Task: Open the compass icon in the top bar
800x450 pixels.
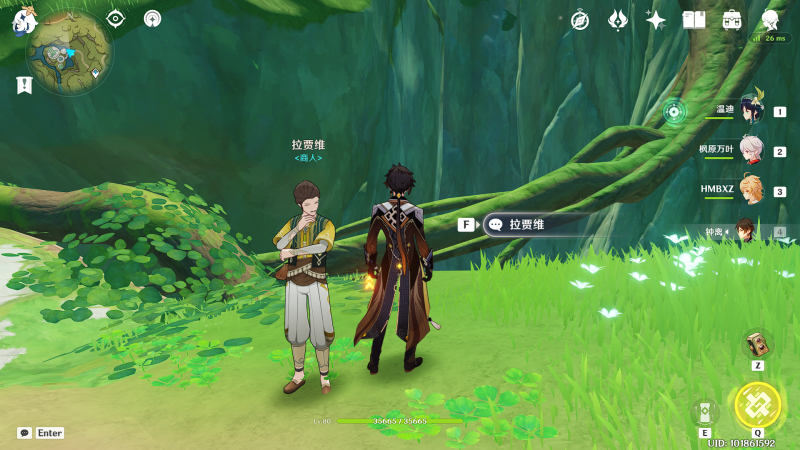Action: [x=580, y=20]
